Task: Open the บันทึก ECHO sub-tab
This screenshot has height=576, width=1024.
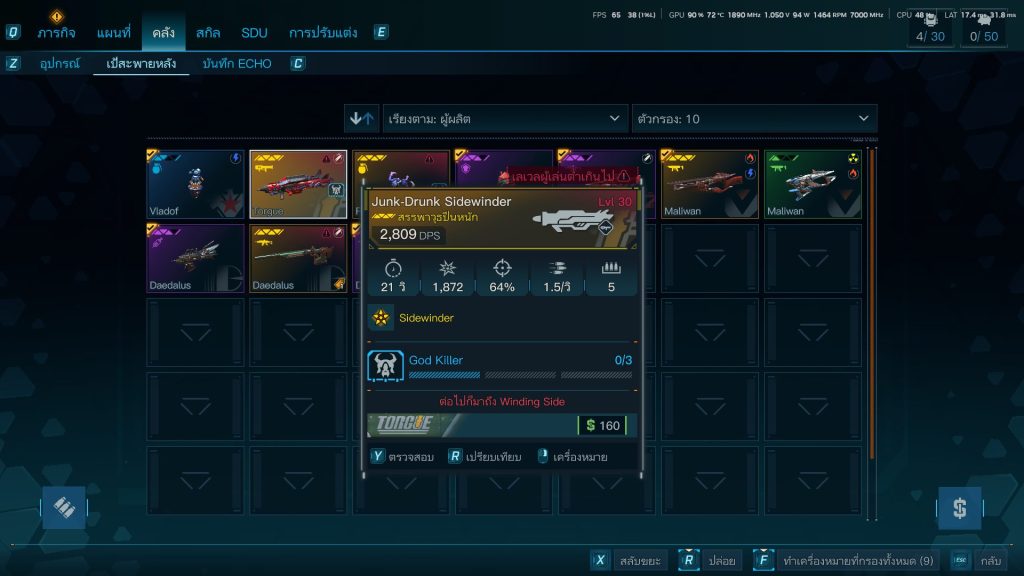Action: pos(236,64)
